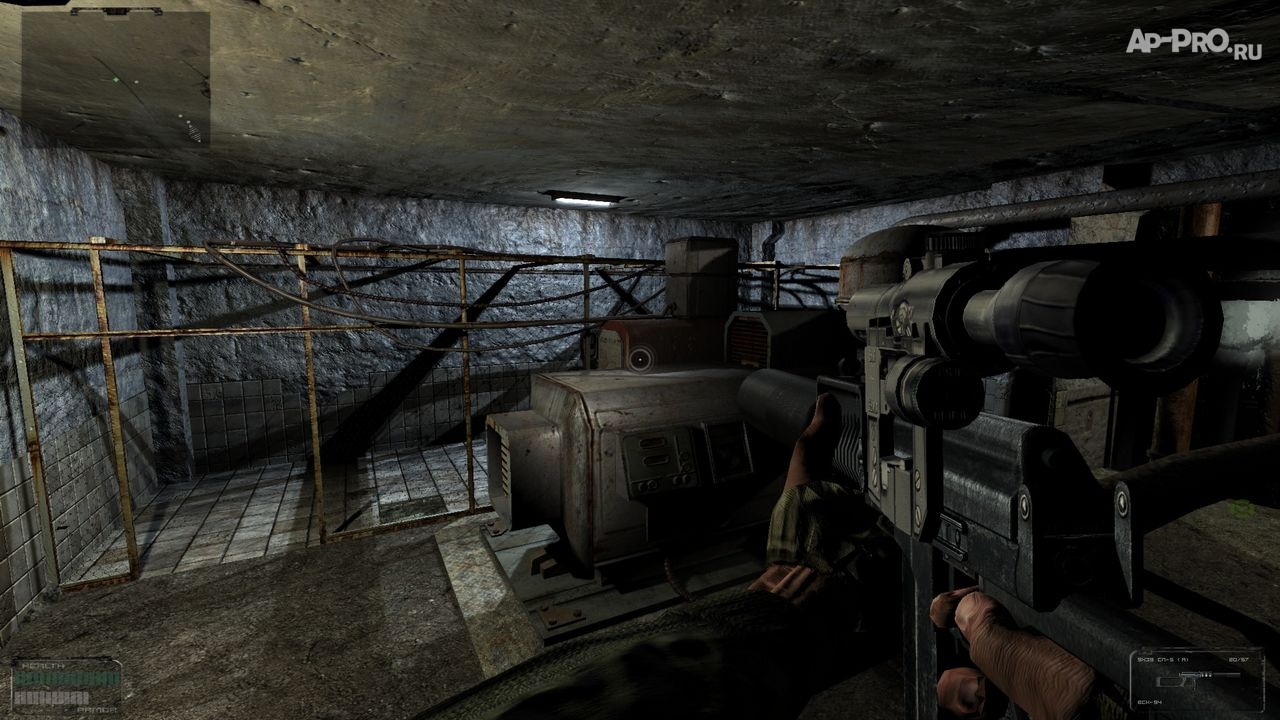Open the AP-PRO.ru watermark logo

(x=1193, y=41)
